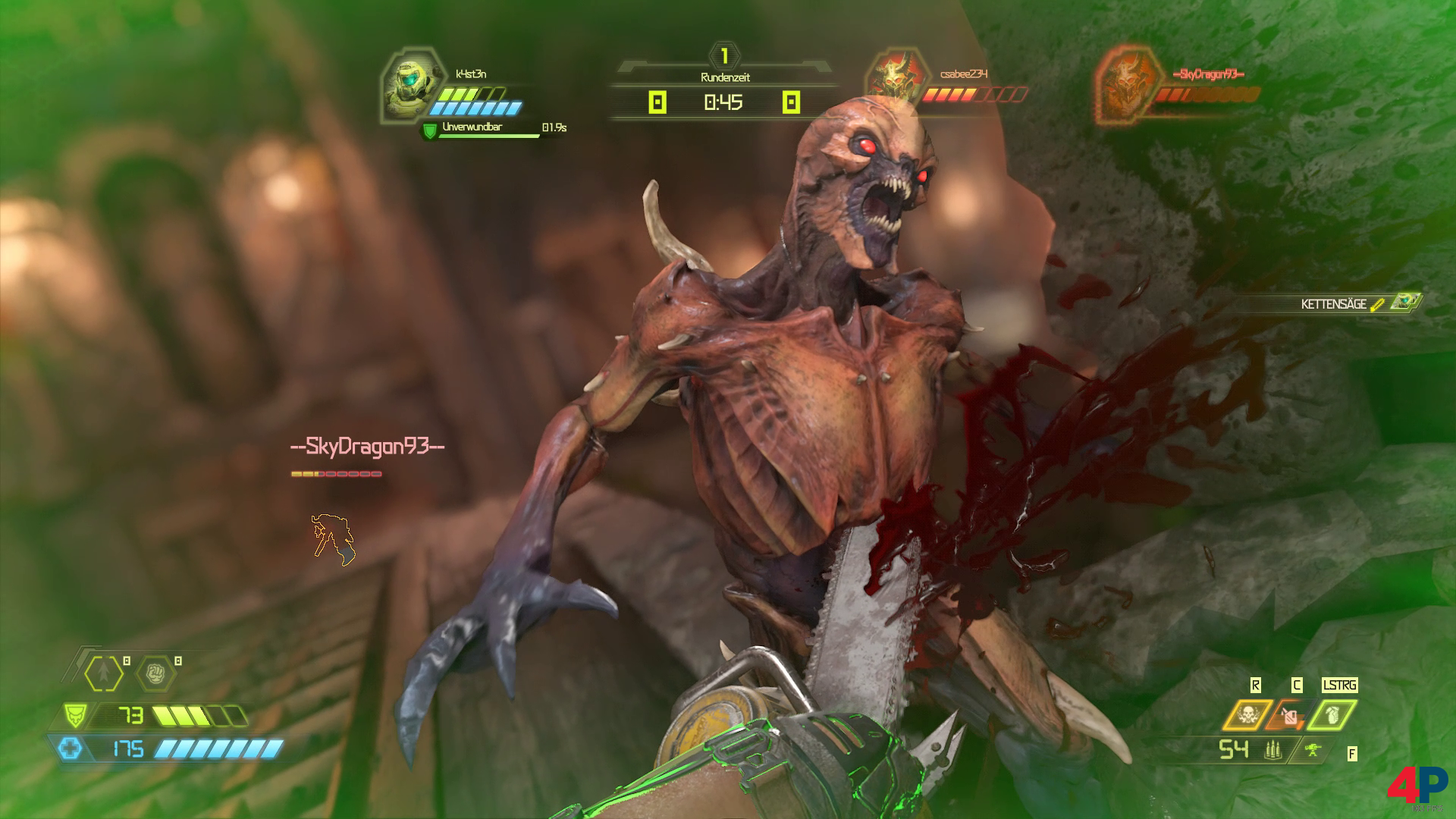
Task: Click the blue health cross icon
Action: coord(71,749)
